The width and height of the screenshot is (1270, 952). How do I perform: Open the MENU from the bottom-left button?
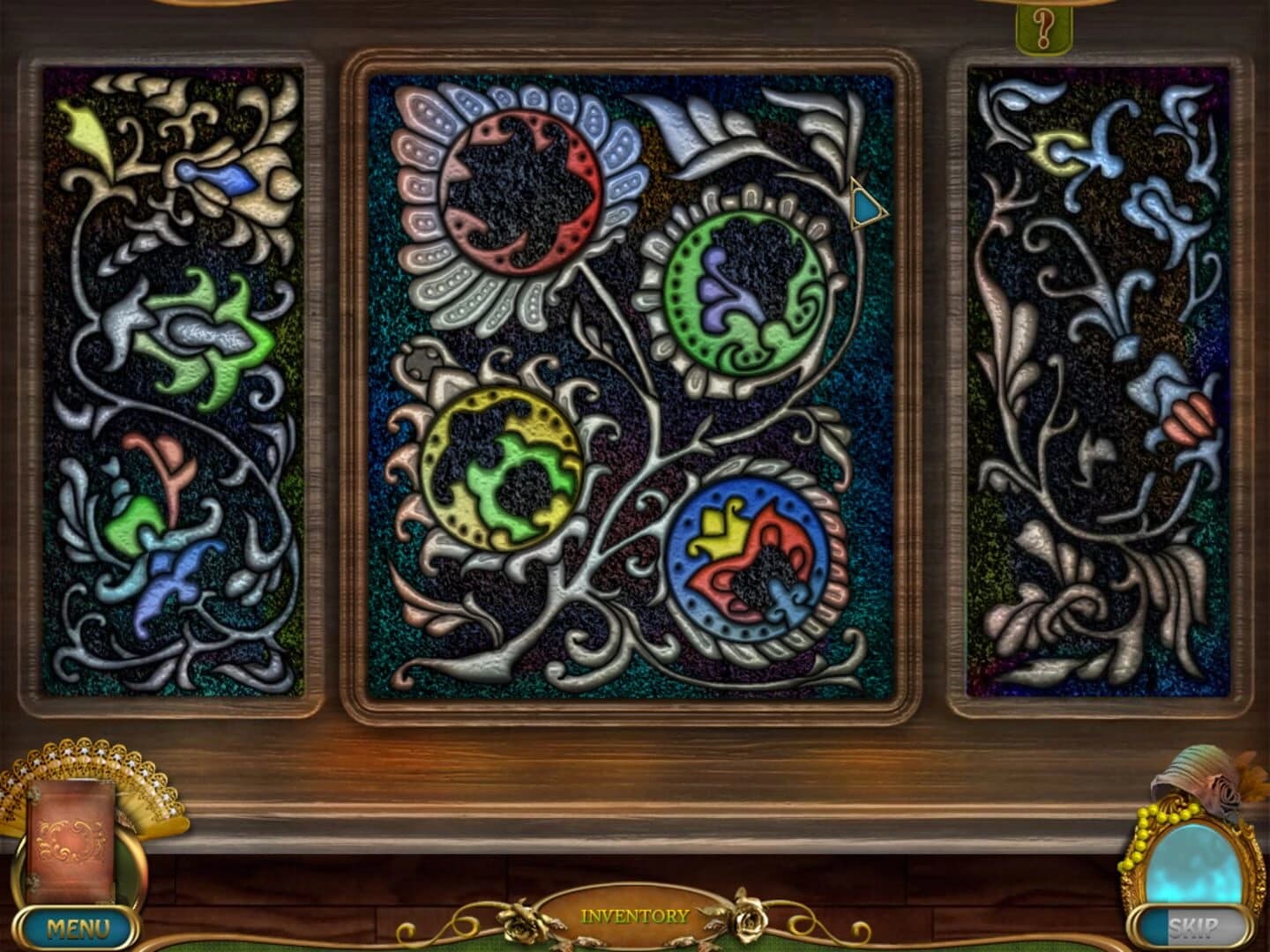(x=79, y=927)
